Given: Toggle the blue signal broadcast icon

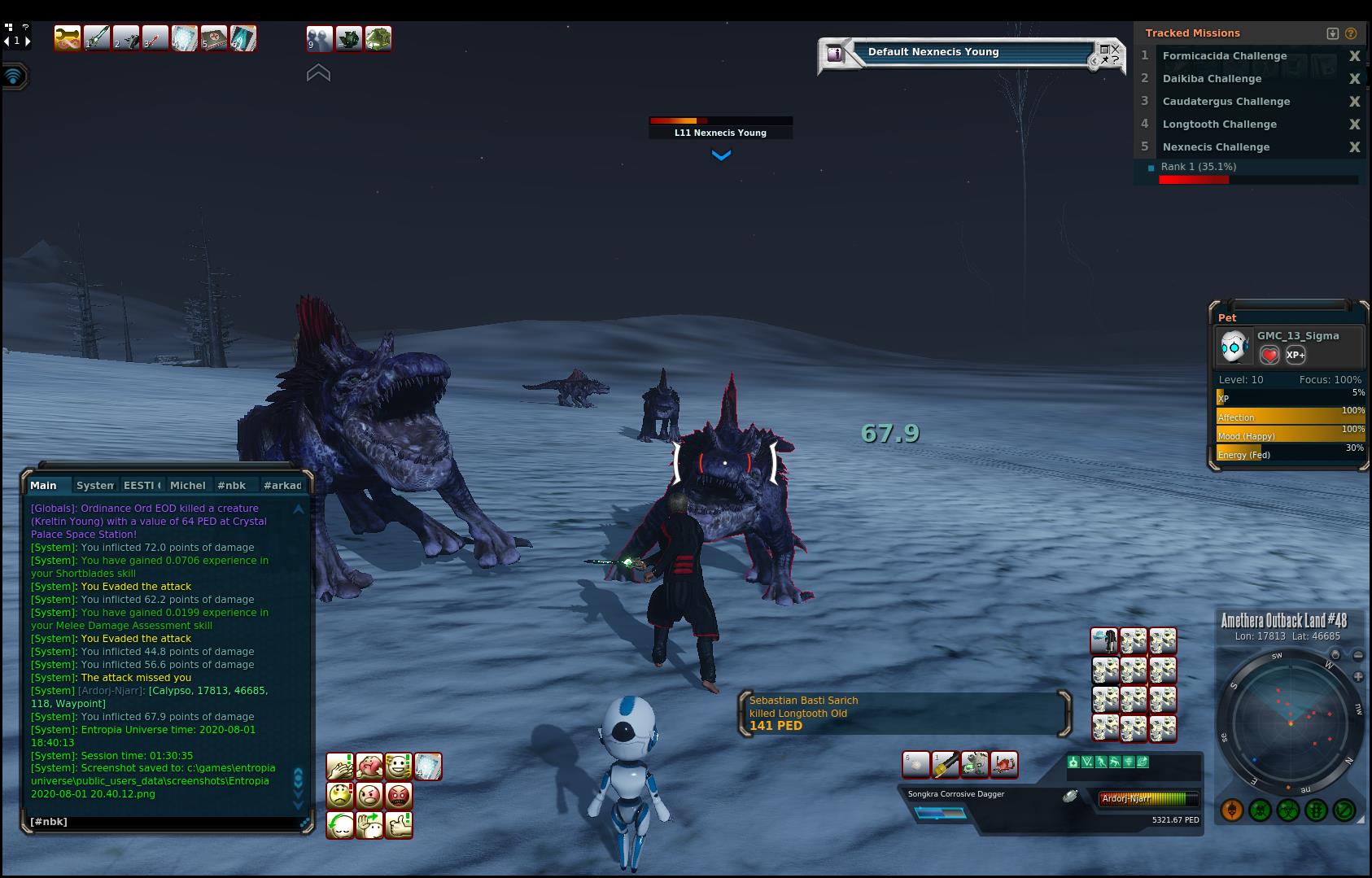Looking at the screenshot, I should tap(14, 76).
